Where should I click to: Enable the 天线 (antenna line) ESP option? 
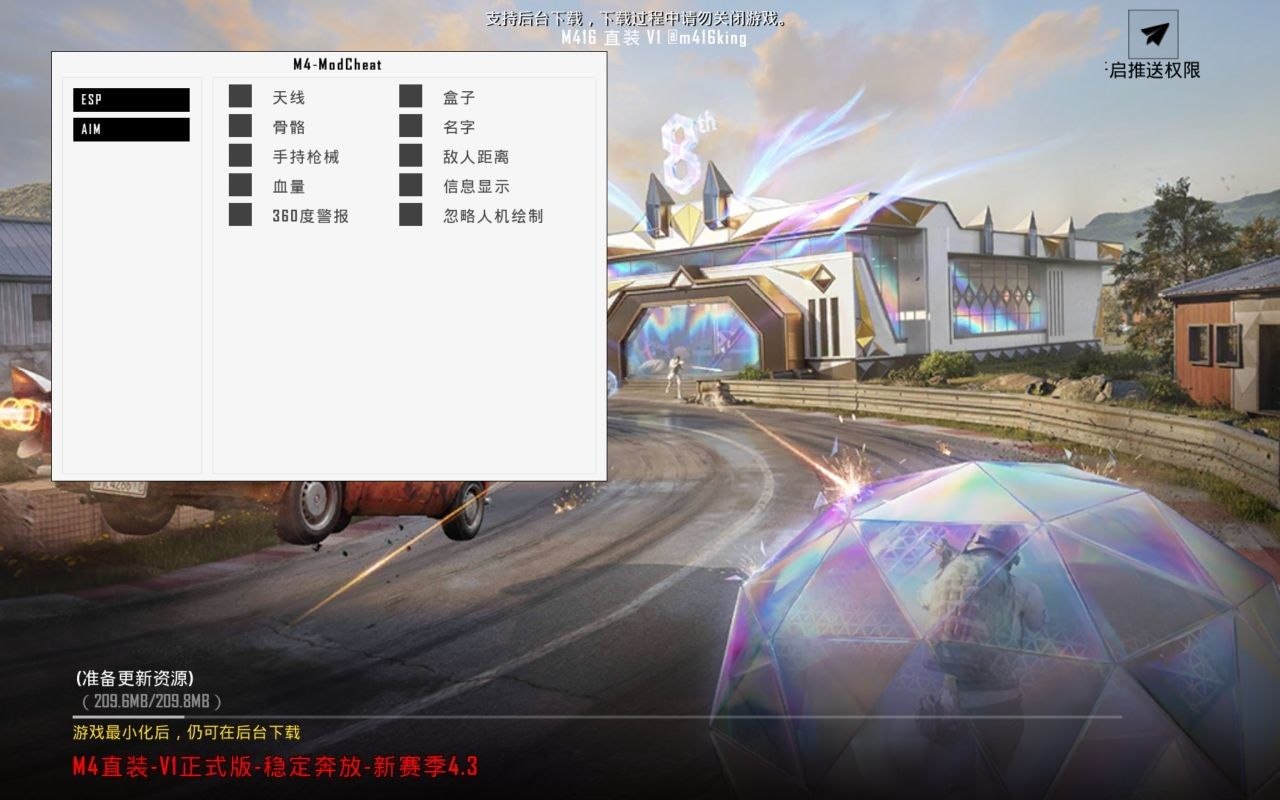(240, 97)
